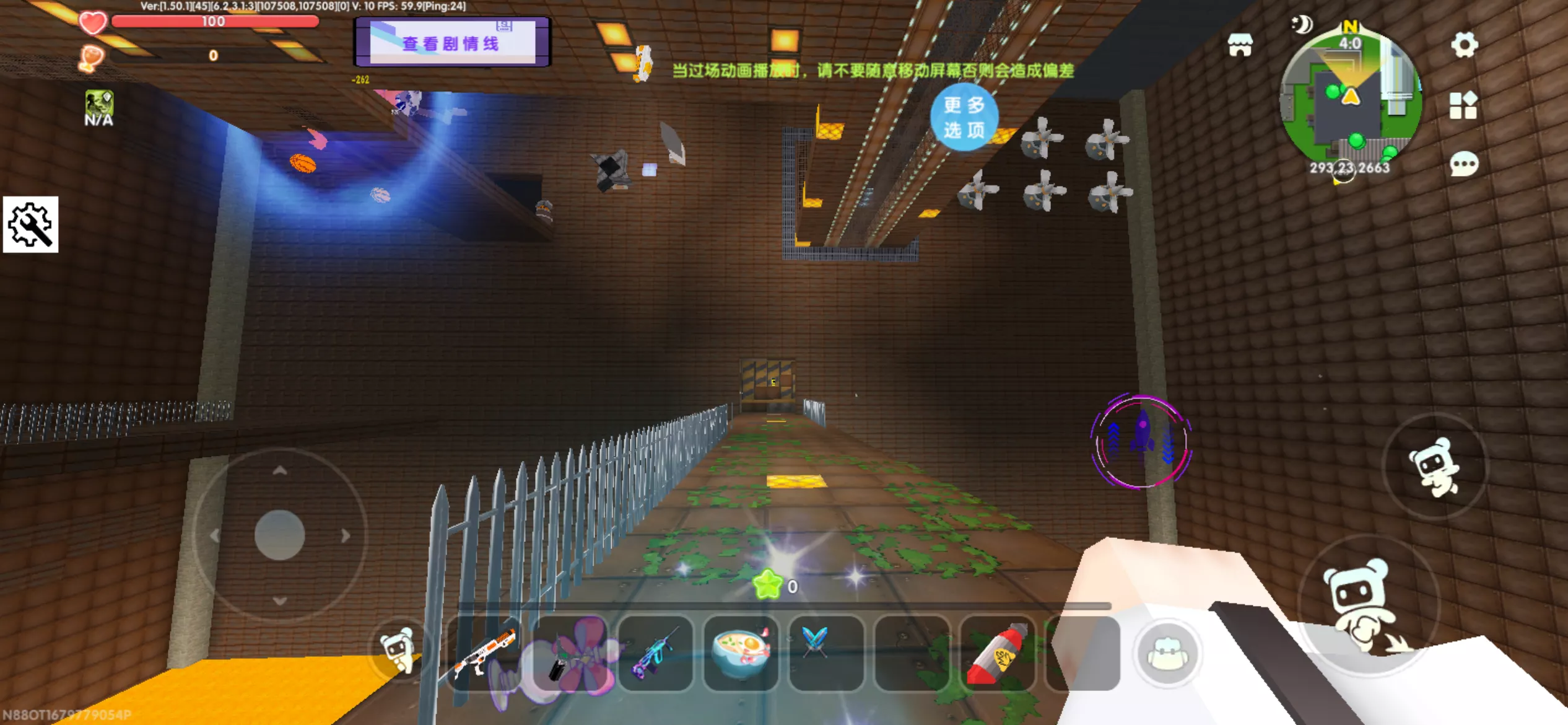Click the wrench-and-gear tools button
1568x725 pixels.
(x=30, y=224)
